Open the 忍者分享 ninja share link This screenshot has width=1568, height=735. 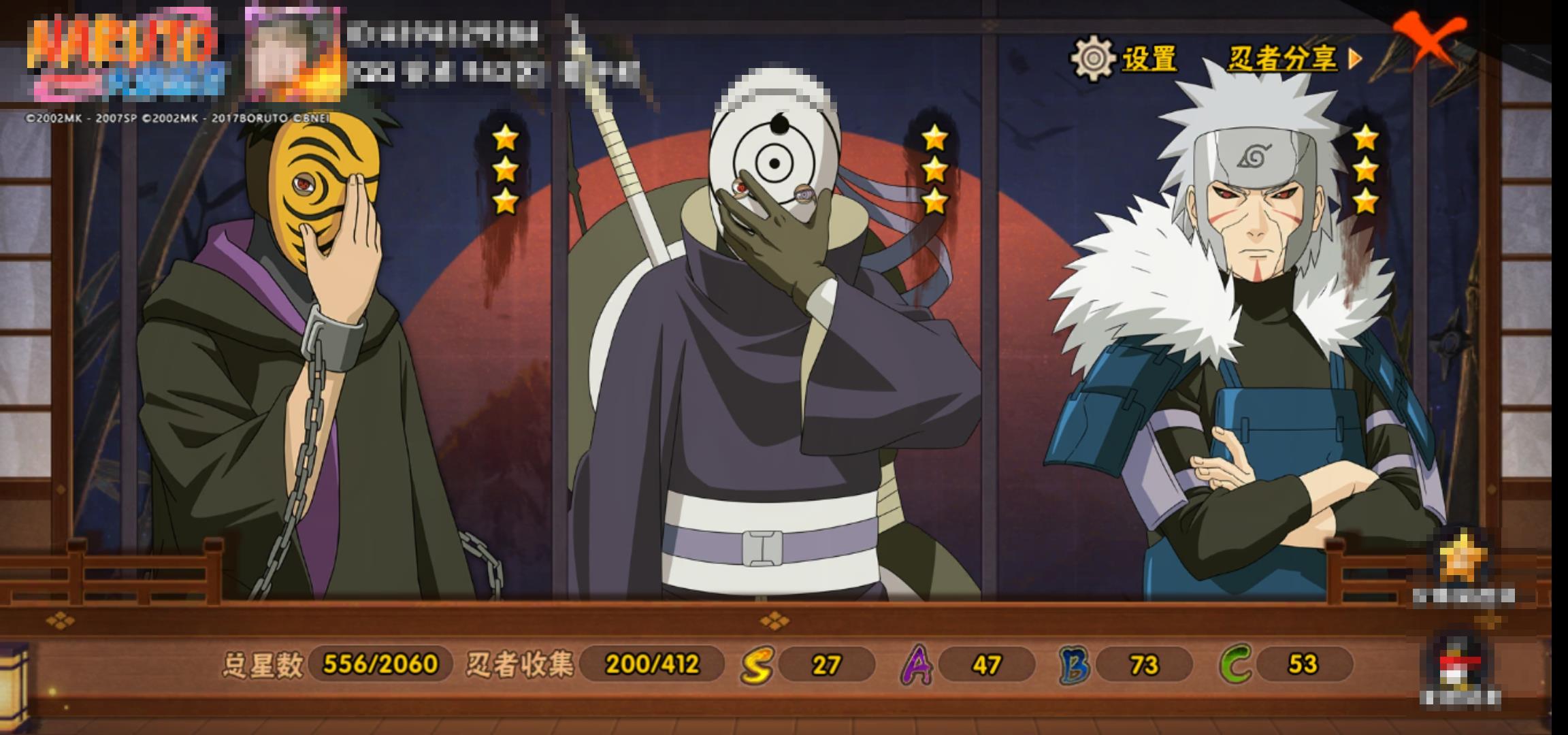[x=1293, y=59]
